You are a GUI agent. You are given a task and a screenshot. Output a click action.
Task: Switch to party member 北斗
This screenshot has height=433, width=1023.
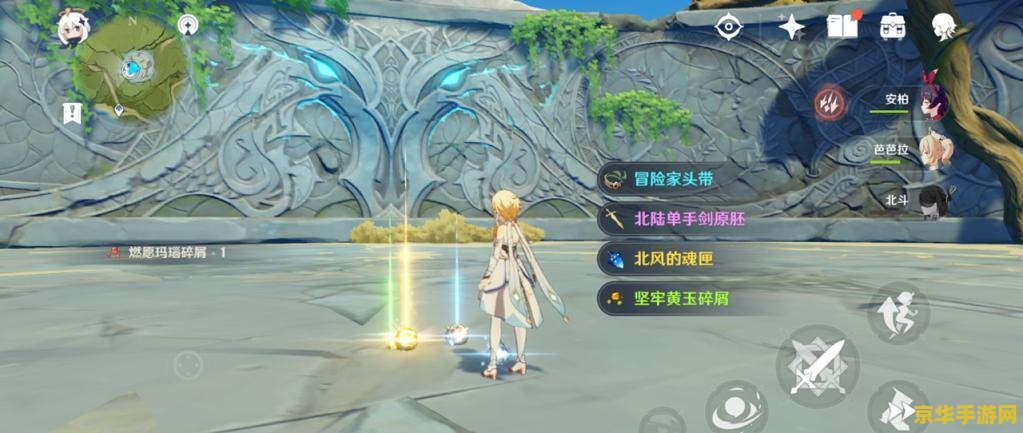pyautogui.click(x=932, y=198)
